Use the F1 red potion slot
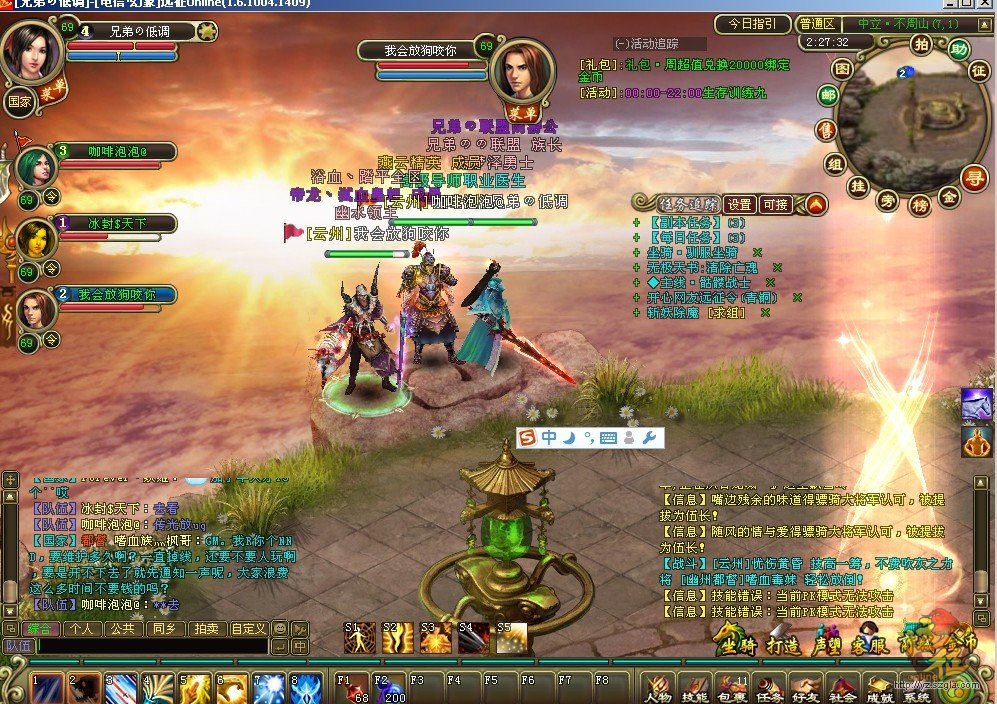Viewport: 997px width, 704px height. pos(353,688)
